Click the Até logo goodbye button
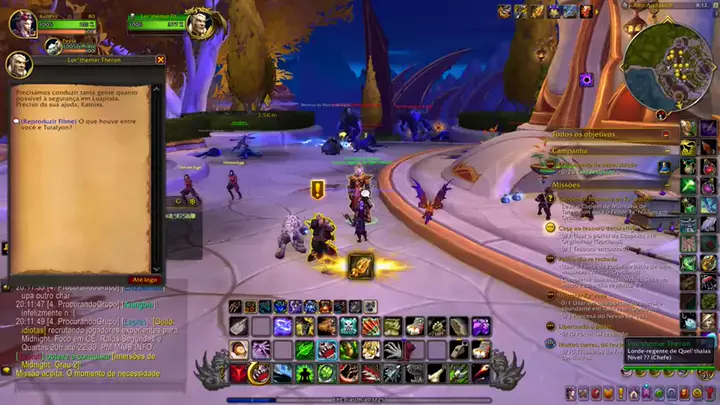The width and height of the screenshot is (720, 405). pyautogui.click(x=145, y=280)
